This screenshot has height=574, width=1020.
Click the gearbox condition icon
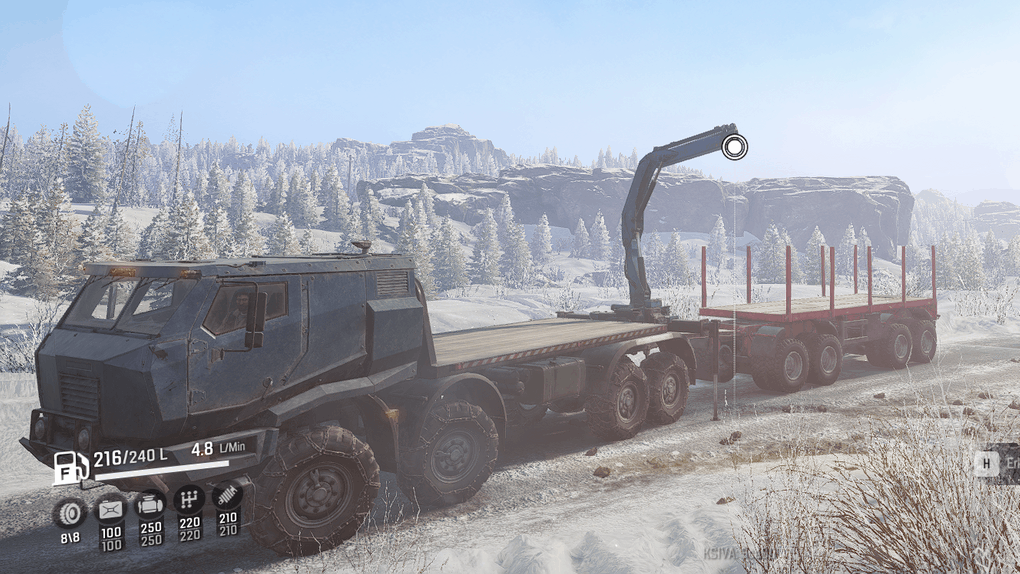click(x=189, y=499)
